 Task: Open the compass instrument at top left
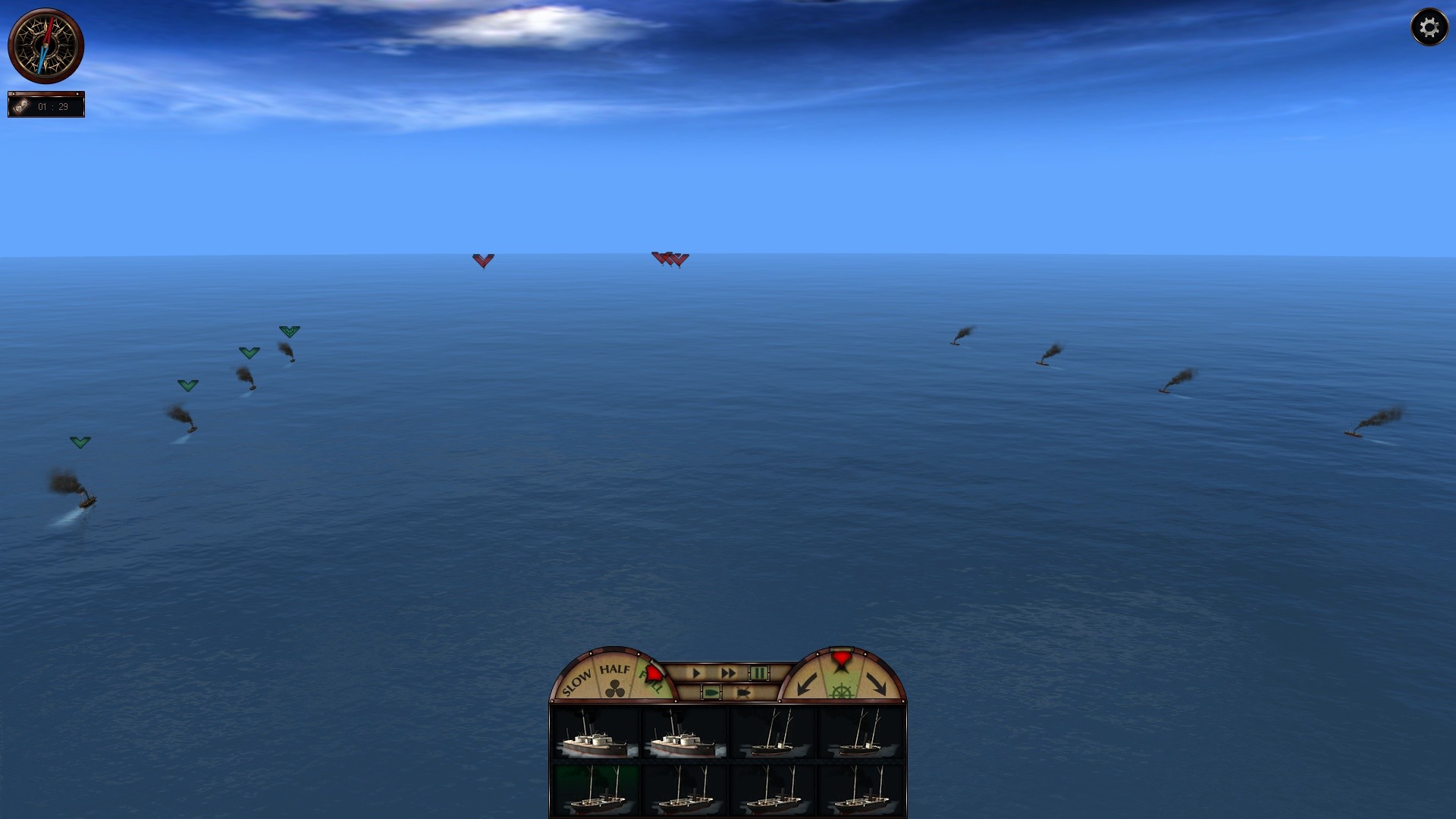click(47, 44)
